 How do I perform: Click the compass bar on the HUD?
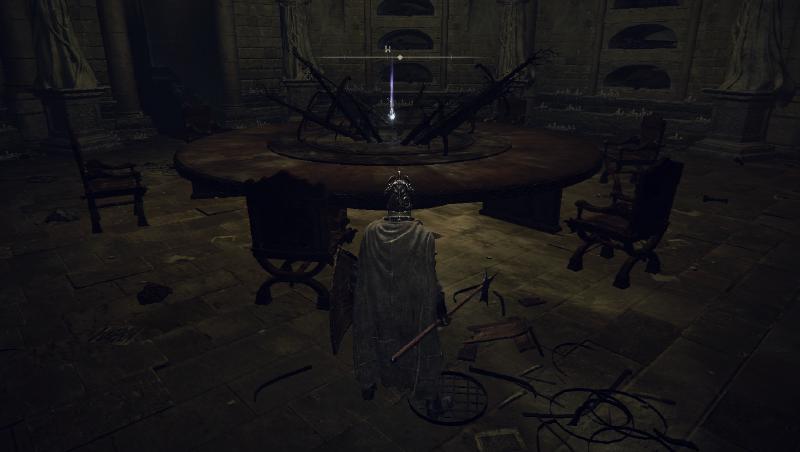click(400, 57)
